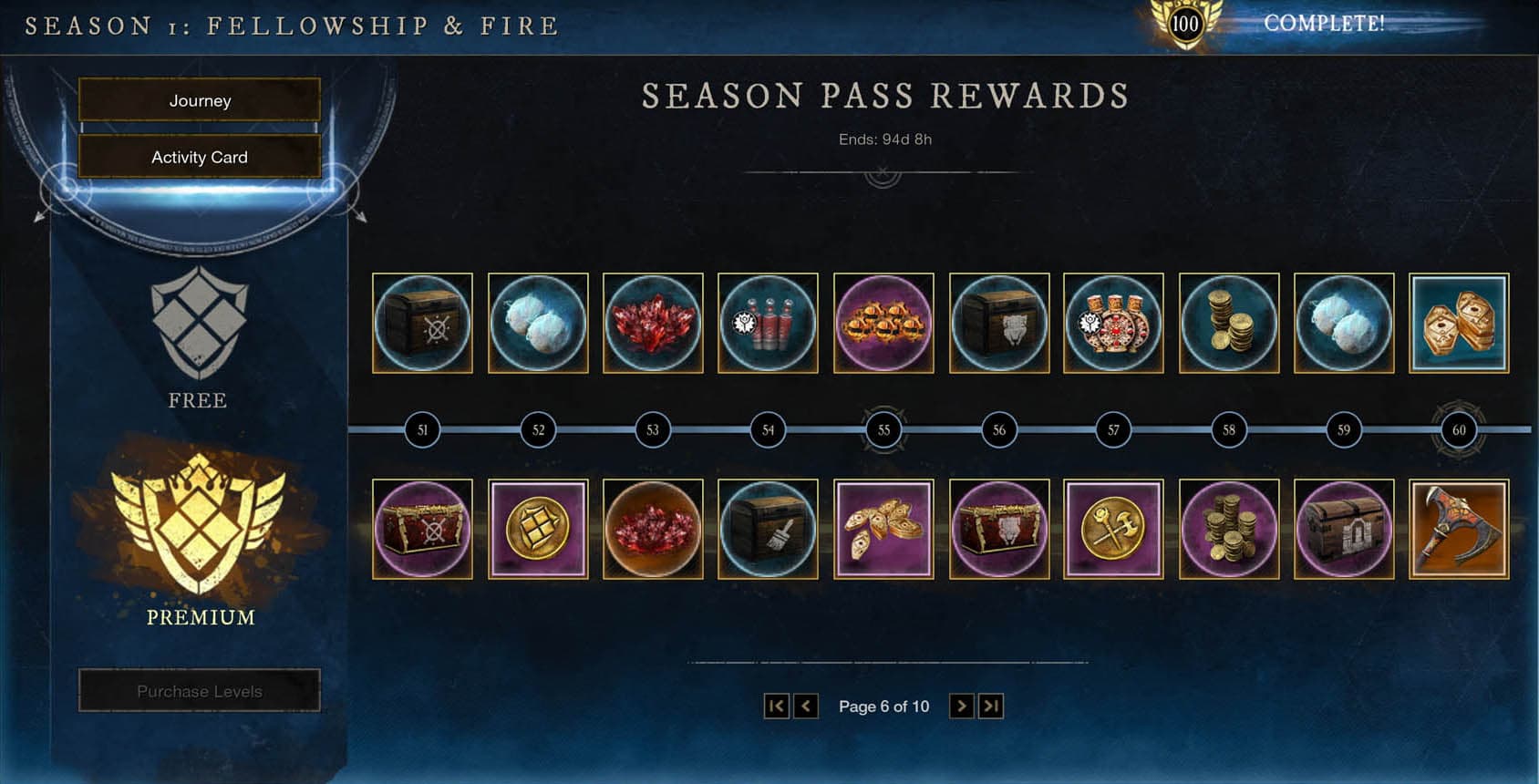Switch to the Activity Card tab
This screenshot has width=1539, height=784.
(199, 157)
